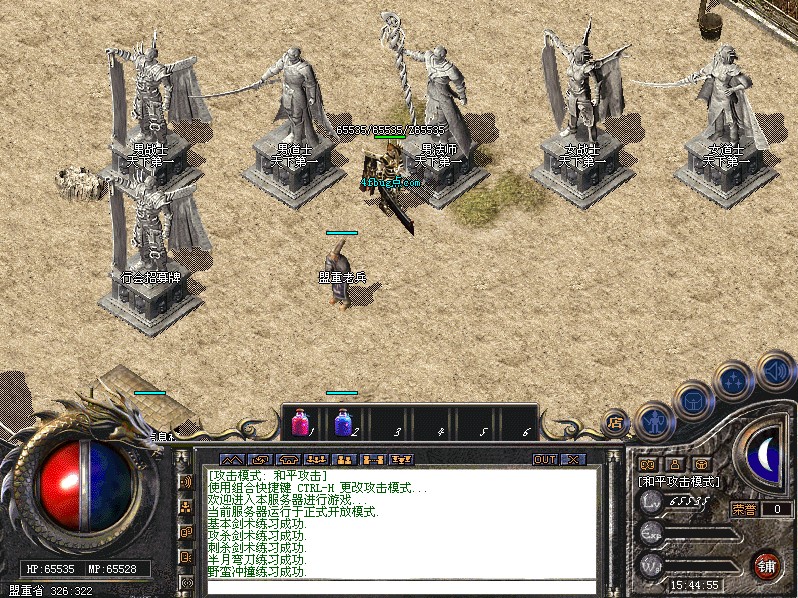The width and height of the screenshot is (798, 598).
Task: Click the 和平攻击模式 attack mode label
Action: click(680, 481)
